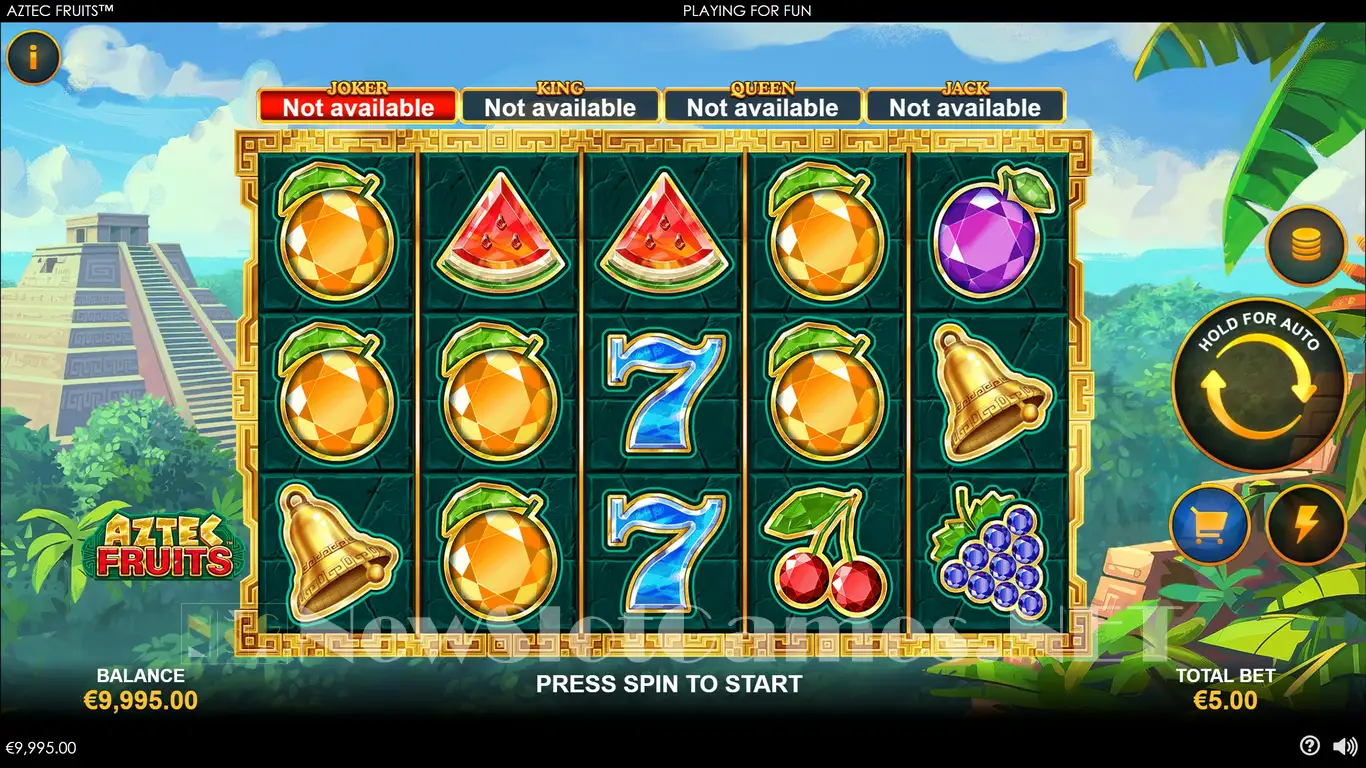The height and width of the screenshot is (768, 1366).
Task: Spin the reels with the arrow button
Action: tap(1258, 385)
